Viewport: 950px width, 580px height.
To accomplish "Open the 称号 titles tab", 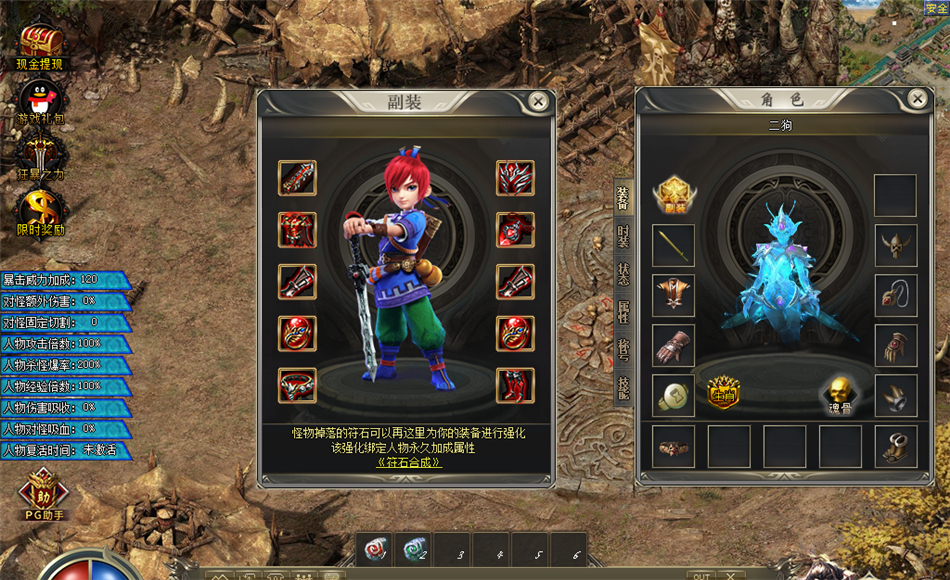I will [x=622, y=350].
